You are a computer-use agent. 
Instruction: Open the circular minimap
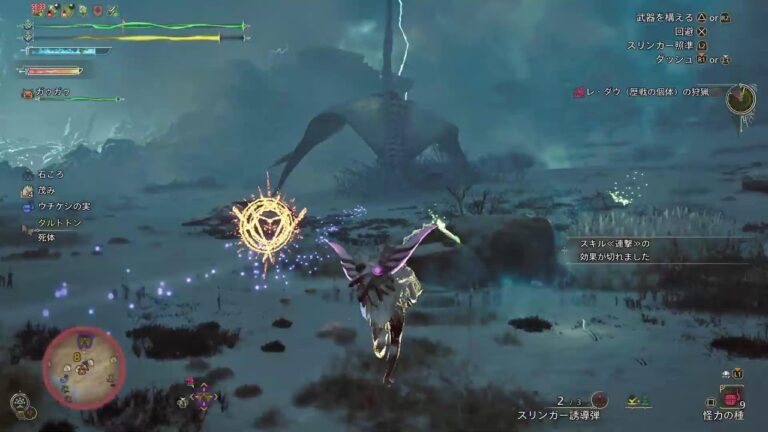84,366
